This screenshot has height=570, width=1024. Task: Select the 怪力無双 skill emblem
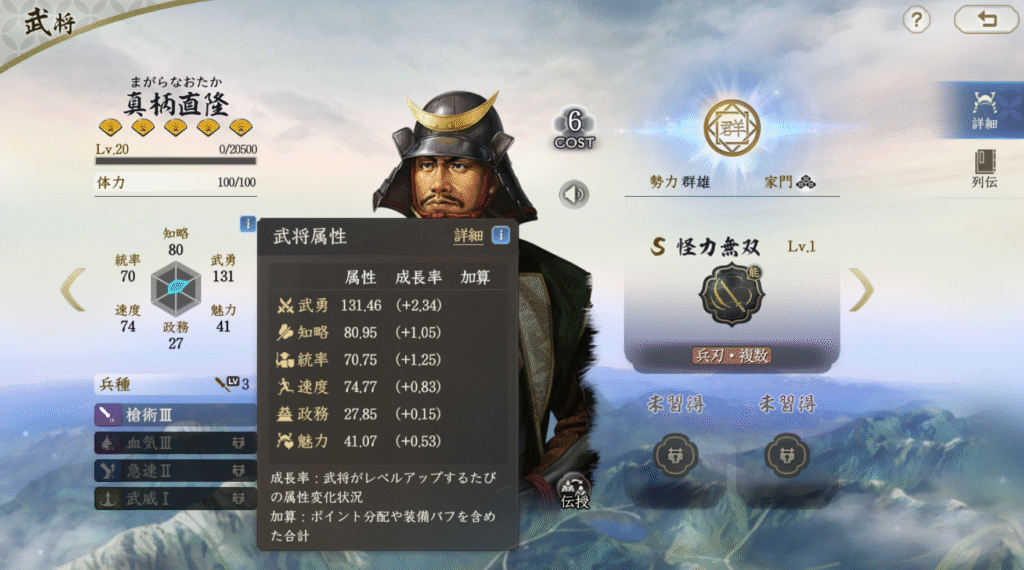(731, 295)
